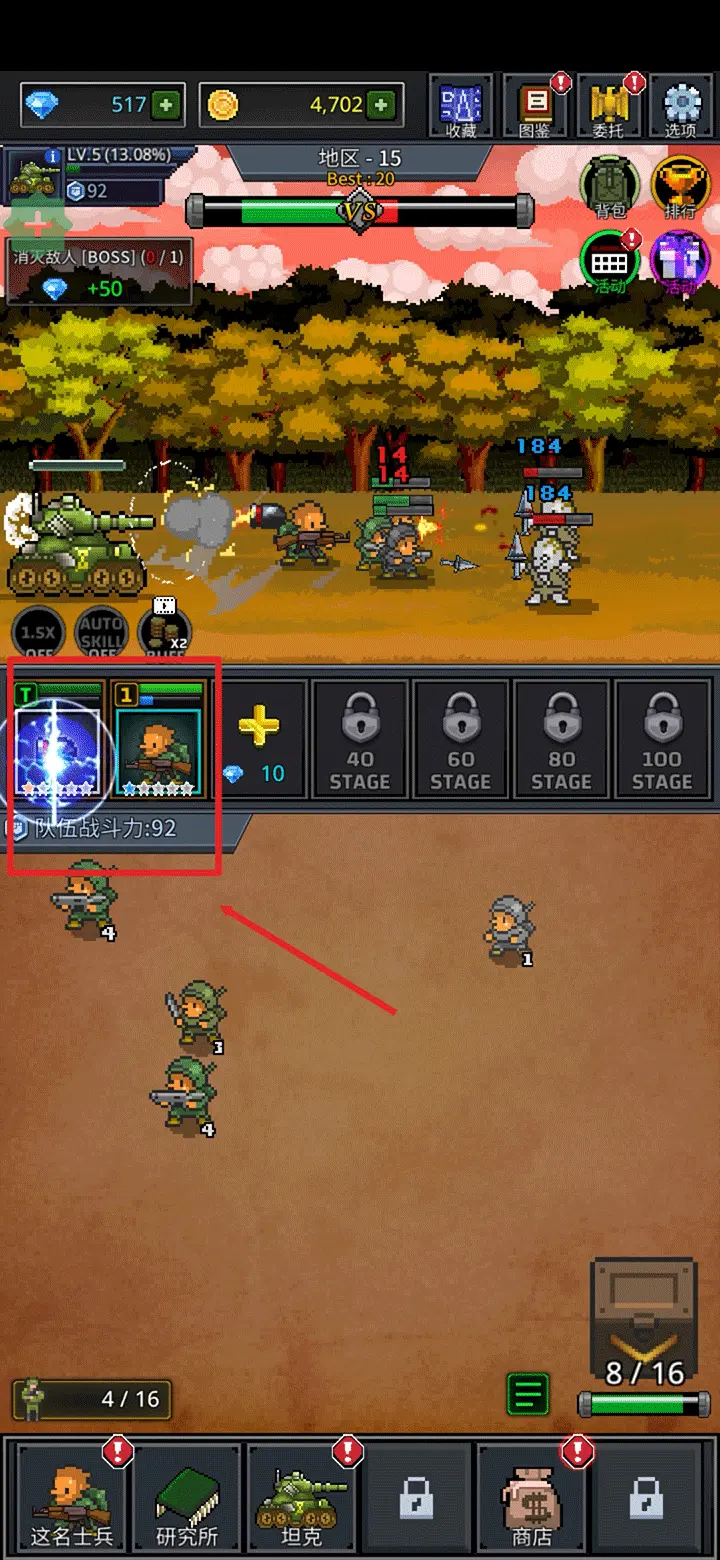Open the 委托 commission menu

click(608, 107)
